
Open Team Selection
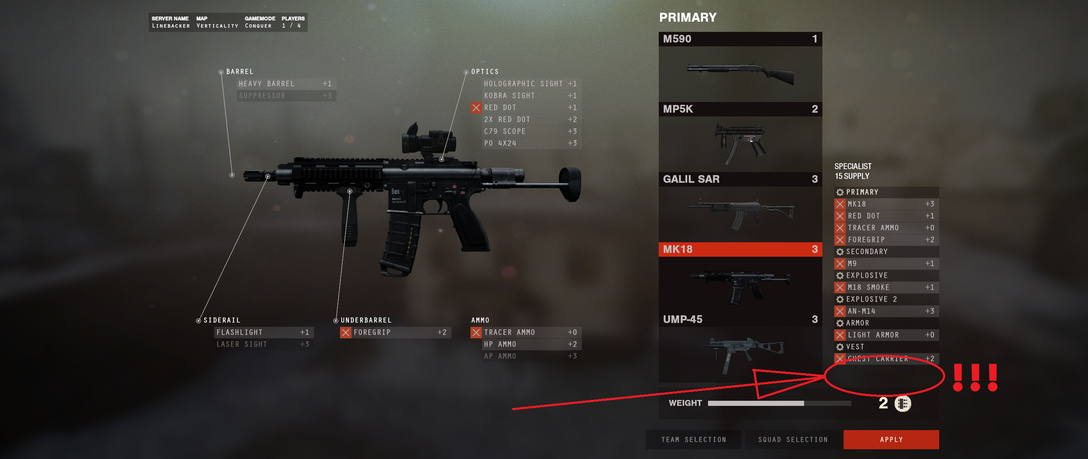(694, 439)
